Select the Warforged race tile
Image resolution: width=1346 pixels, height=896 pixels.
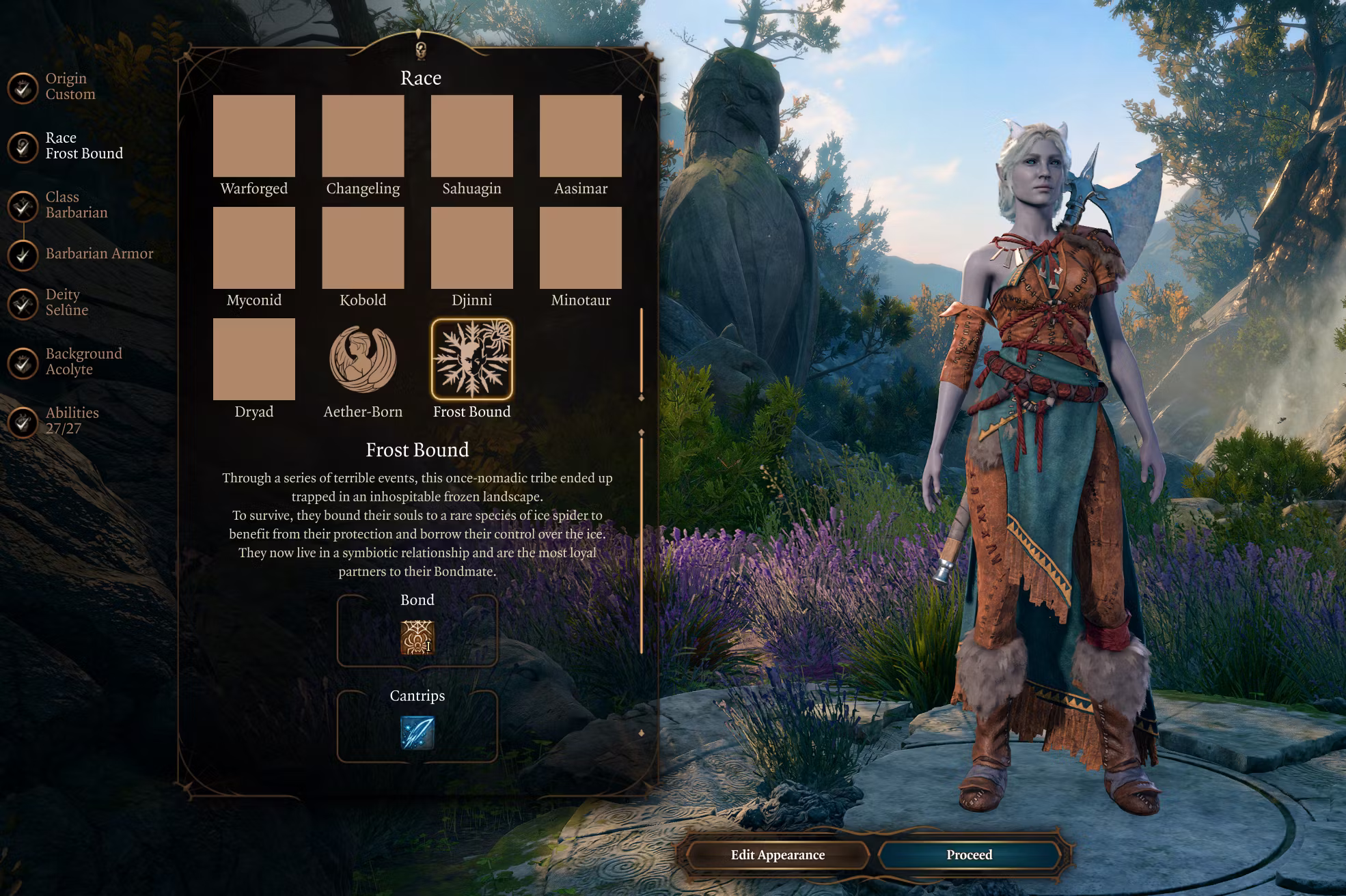(x=253, y=136)
